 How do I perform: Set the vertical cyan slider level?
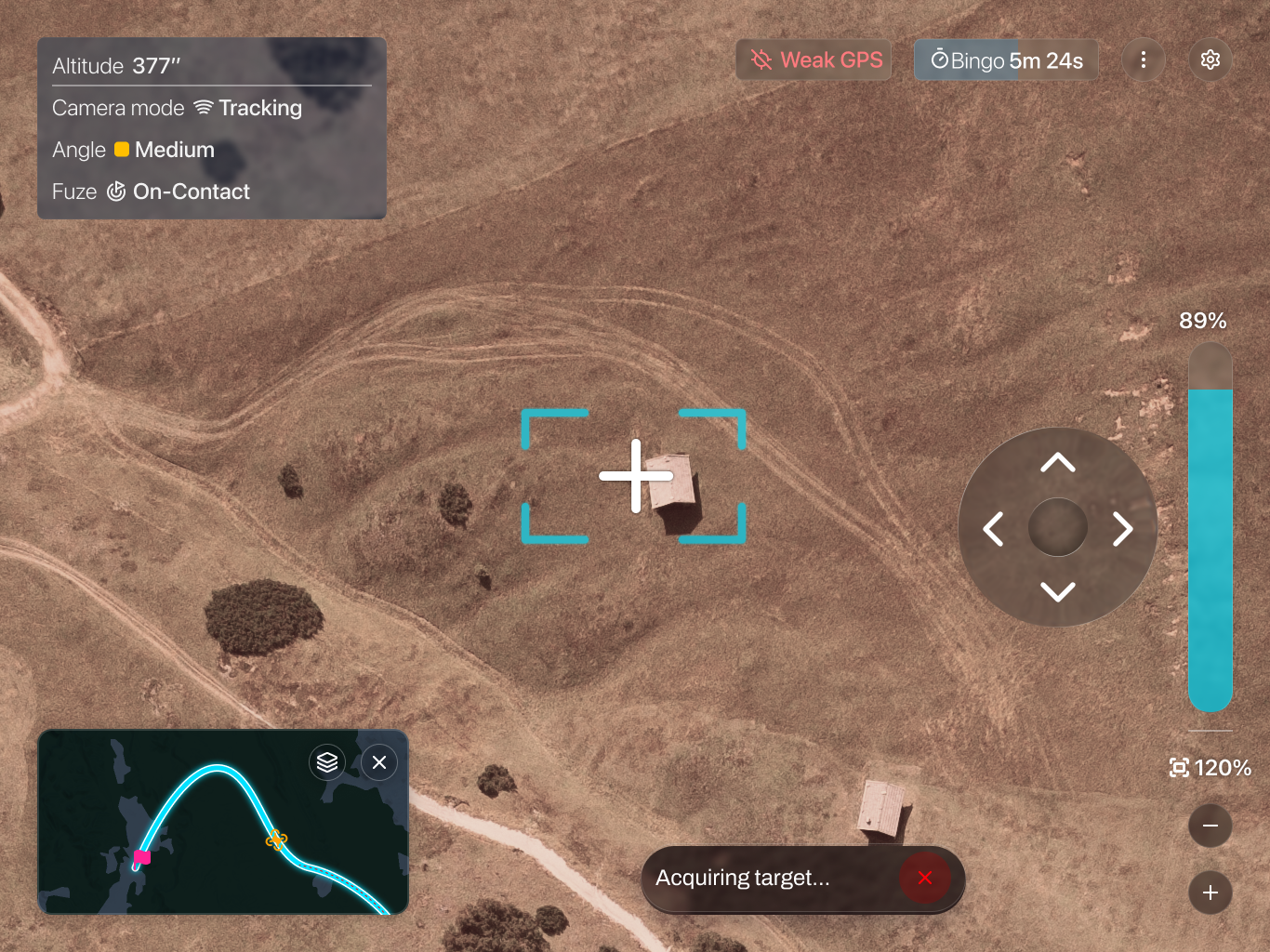[1210, 527]
